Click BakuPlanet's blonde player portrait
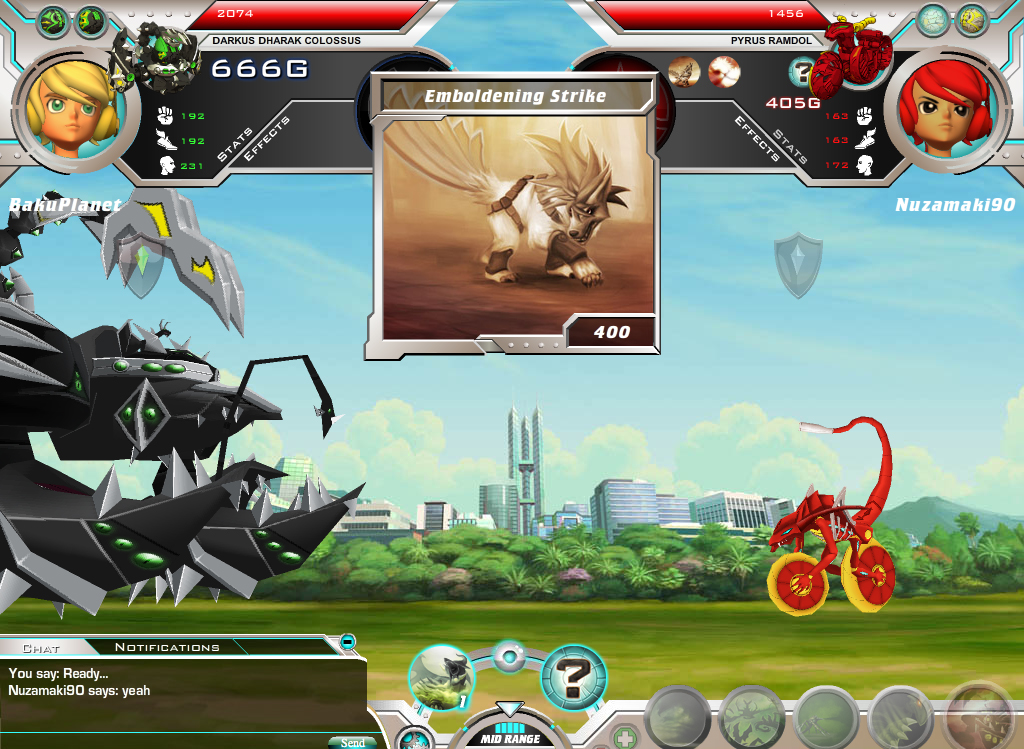 tap(69, 104)
